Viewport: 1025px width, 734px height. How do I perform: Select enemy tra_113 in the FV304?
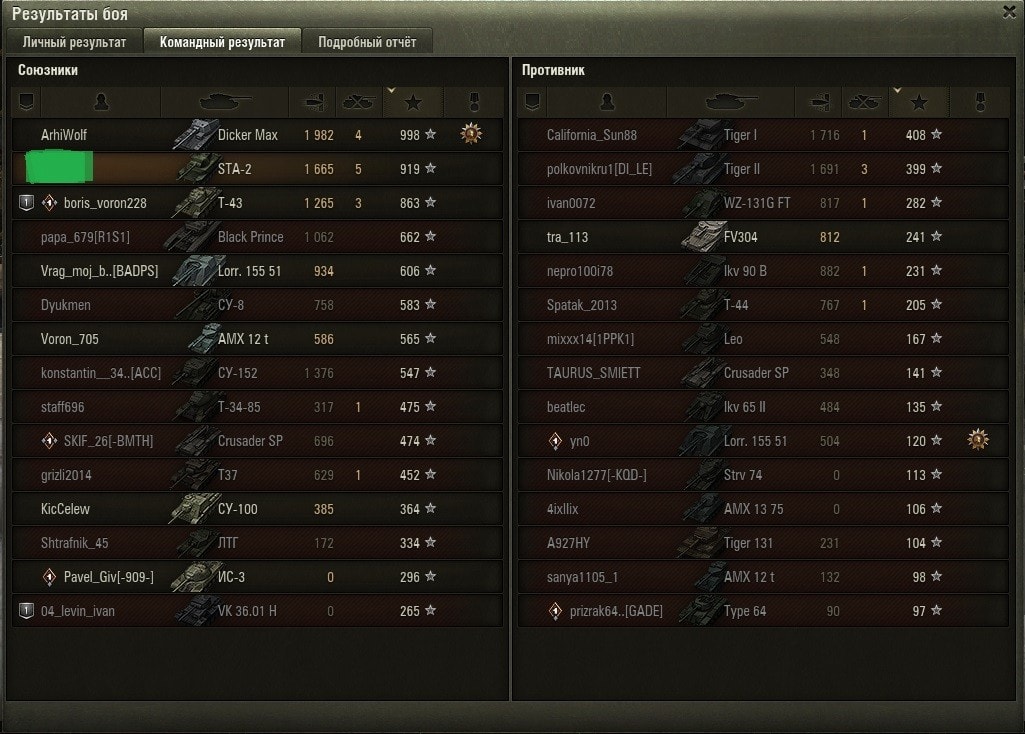pos(567,237)
